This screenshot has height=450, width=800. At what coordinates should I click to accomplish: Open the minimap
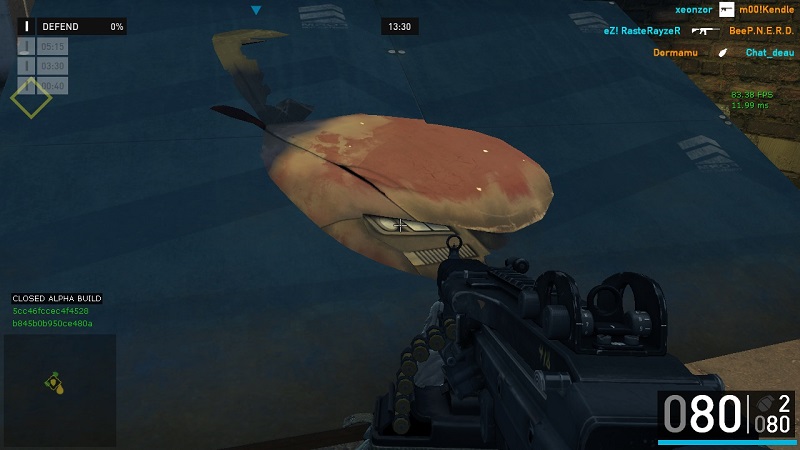[59, 390]
